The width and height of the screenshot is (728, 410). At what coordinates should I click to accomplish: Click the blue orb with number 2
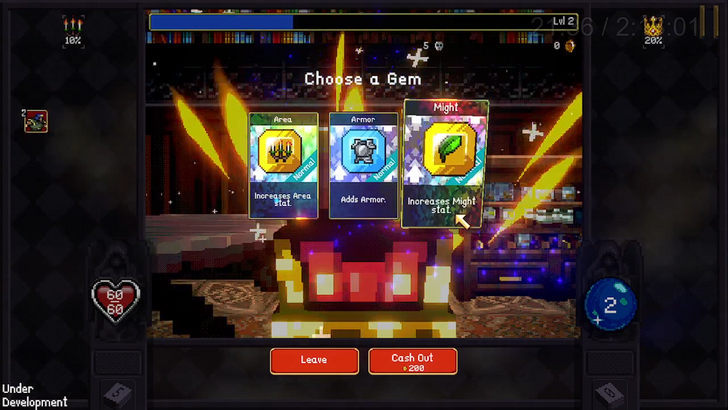pos(609,301)
